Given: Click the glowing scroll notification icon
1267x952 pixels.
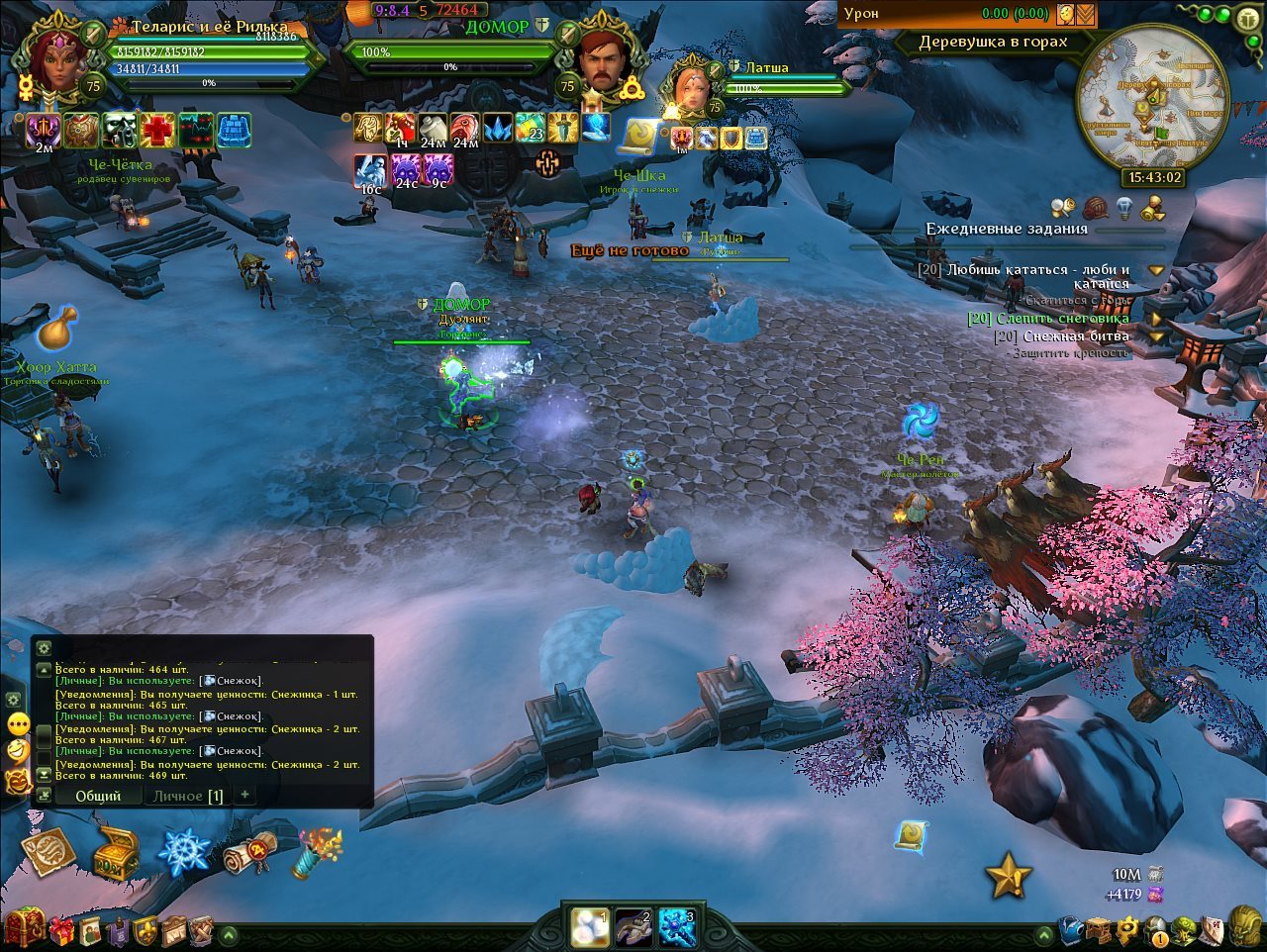Looking at the screenshot, I should (x=911, y=836).
